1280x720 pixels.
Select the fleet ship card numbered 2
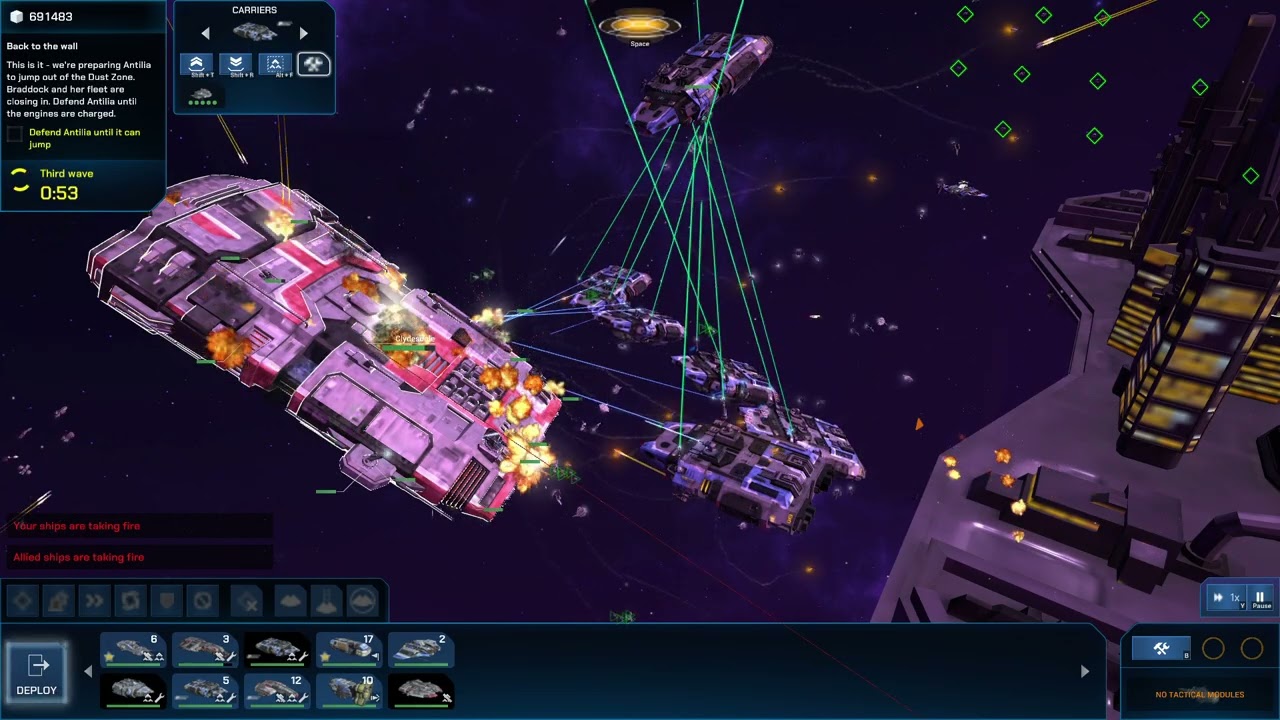(421, 650)
